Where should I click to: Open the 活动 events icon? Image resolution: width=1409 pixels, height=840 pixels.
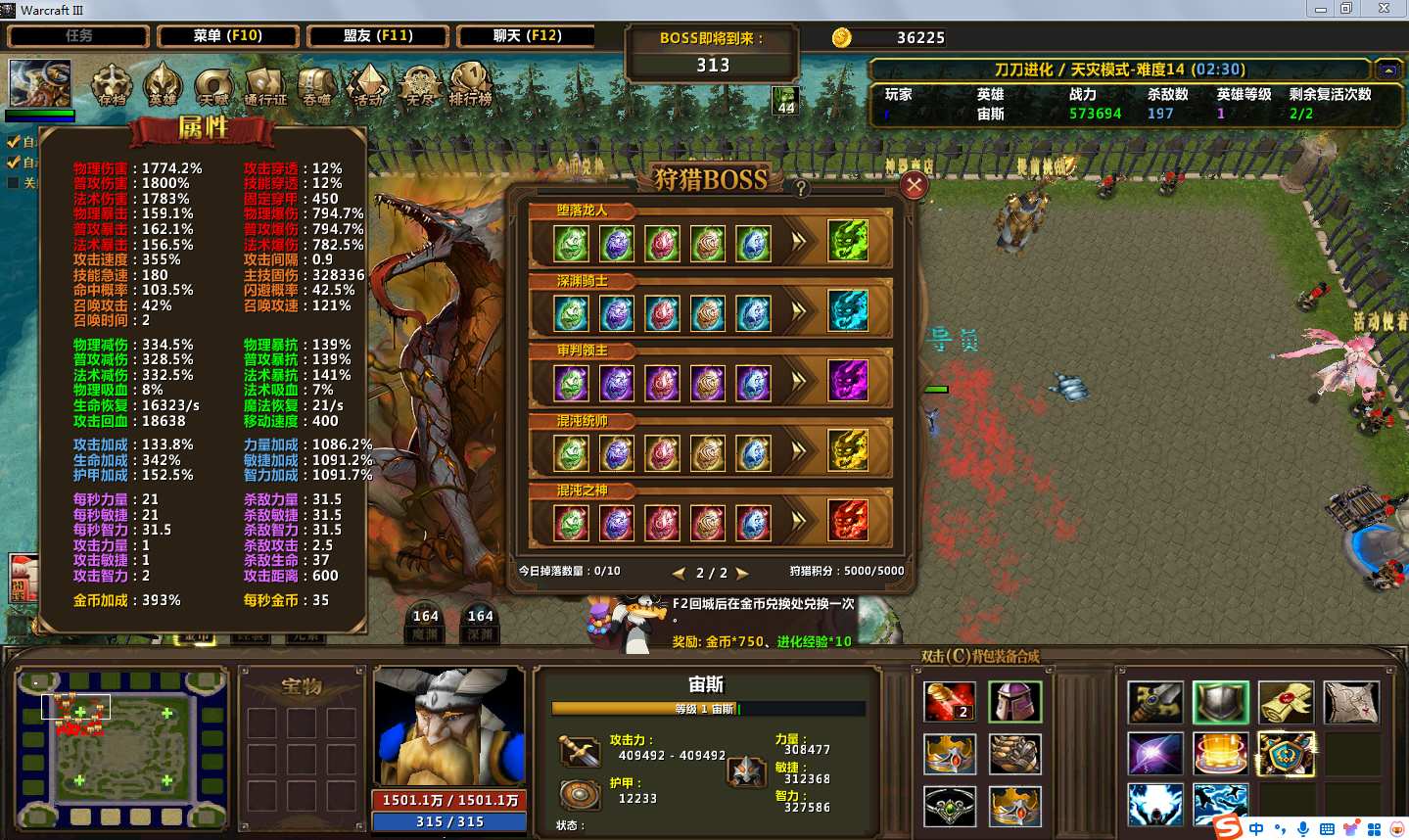point(368,84)
